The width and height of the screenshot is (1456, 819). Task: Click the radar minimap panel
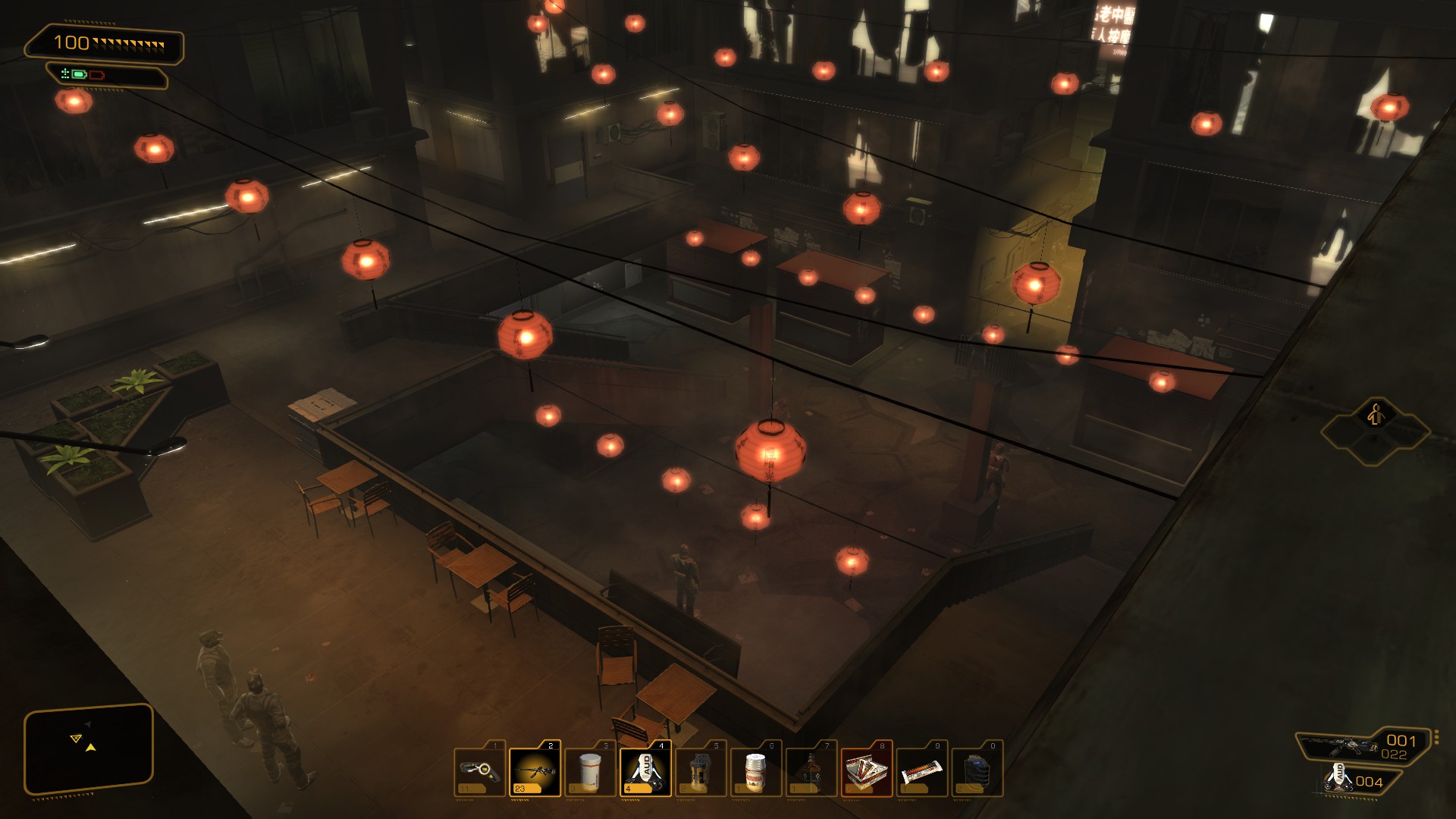tap(89, 748)
